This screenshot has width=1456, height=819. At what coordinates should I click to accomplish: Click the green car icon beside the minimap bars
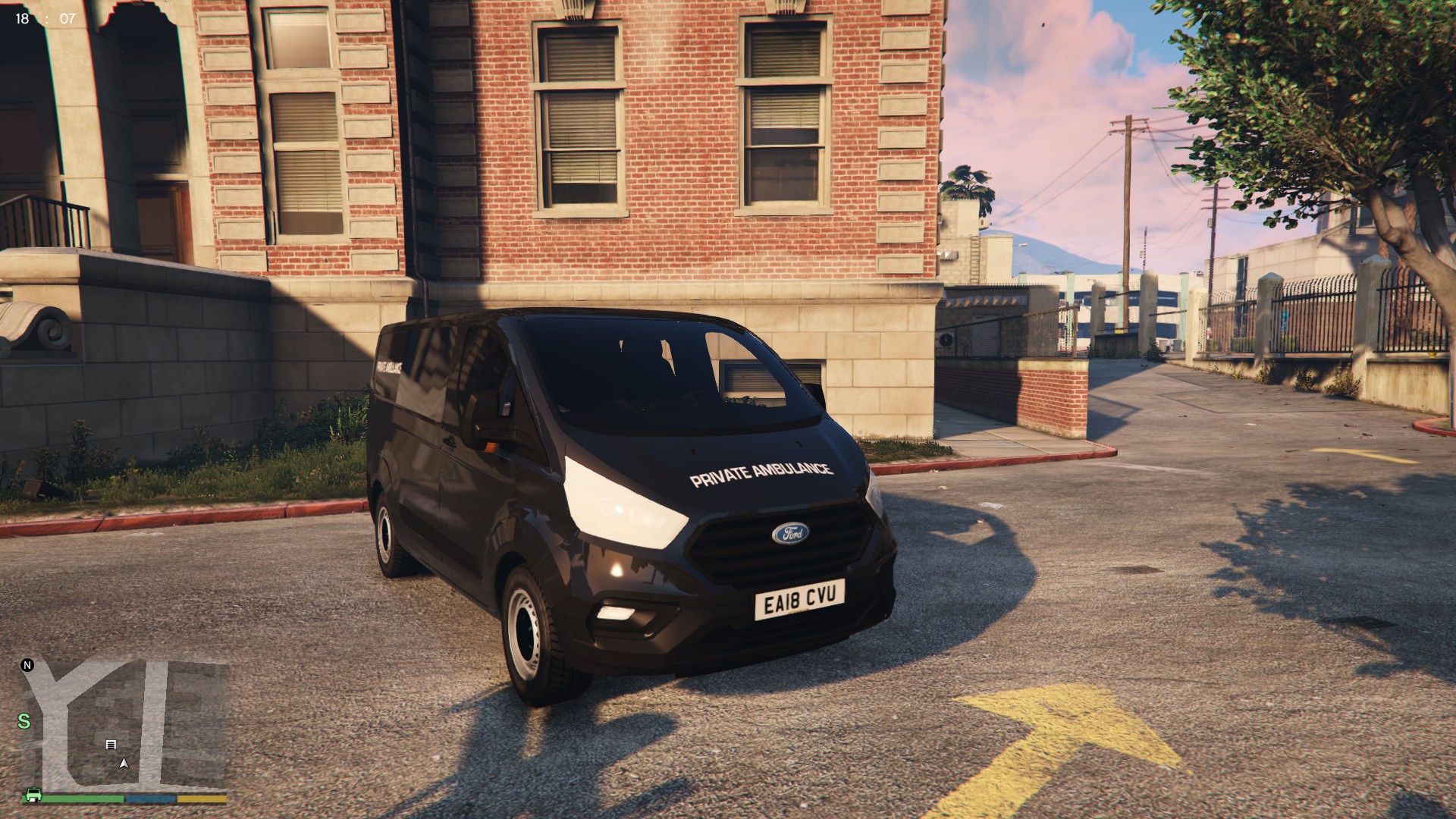tap(33, 795)
